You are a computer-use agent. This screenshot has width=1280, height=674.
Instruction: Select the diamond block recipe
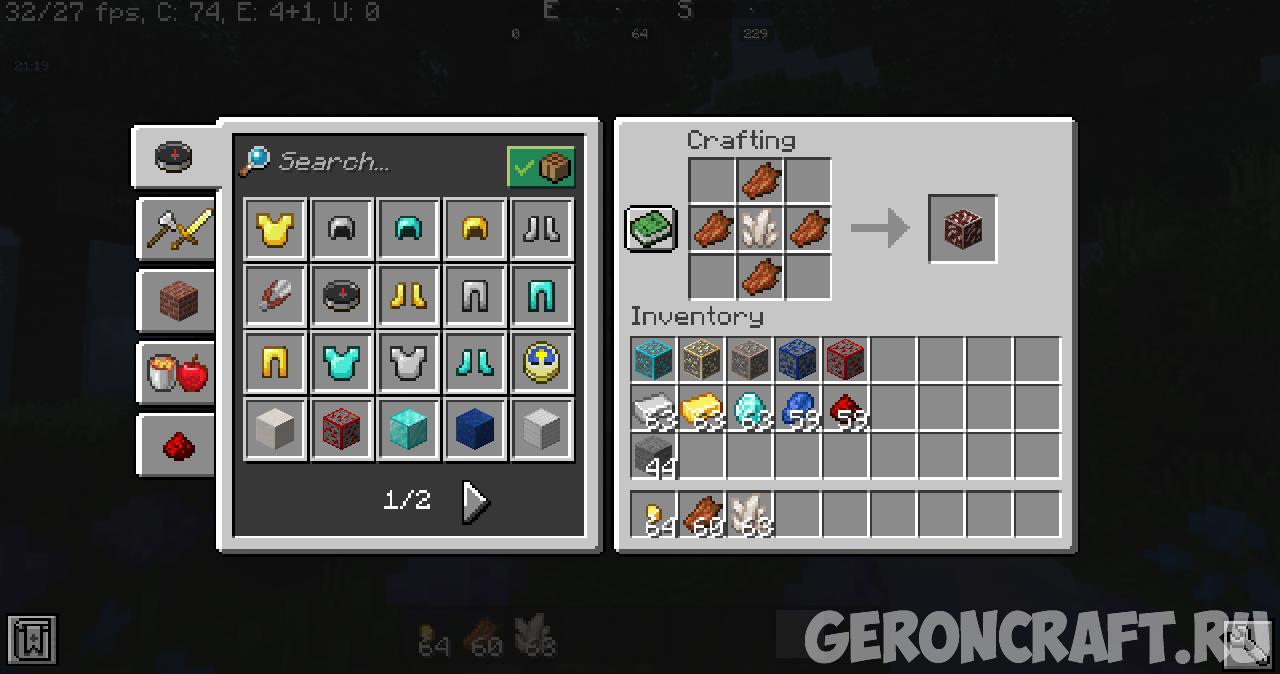click(408, 428)
